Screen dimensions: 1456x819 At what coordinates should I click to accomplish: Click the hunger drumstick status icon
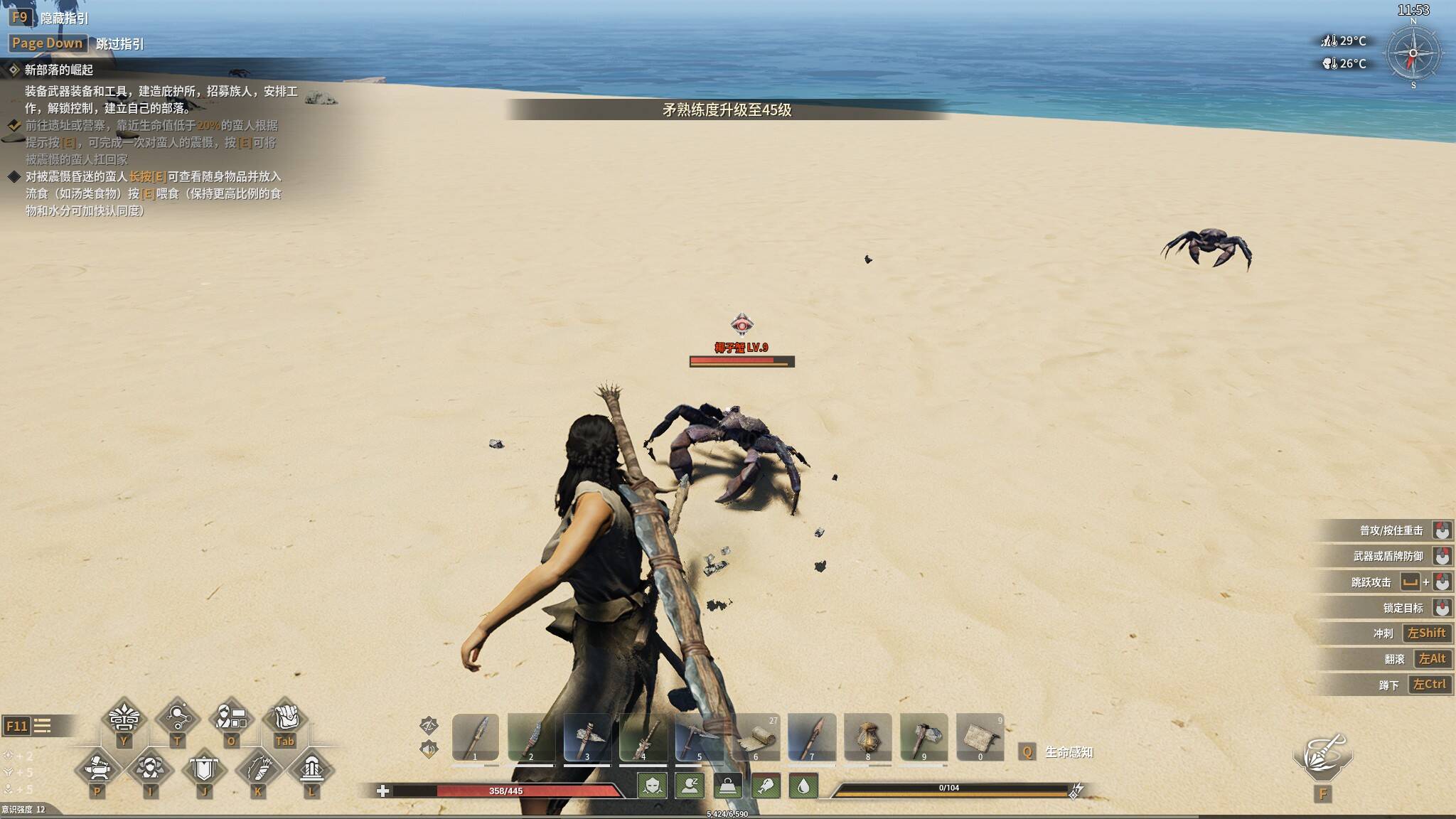(766, 786)
